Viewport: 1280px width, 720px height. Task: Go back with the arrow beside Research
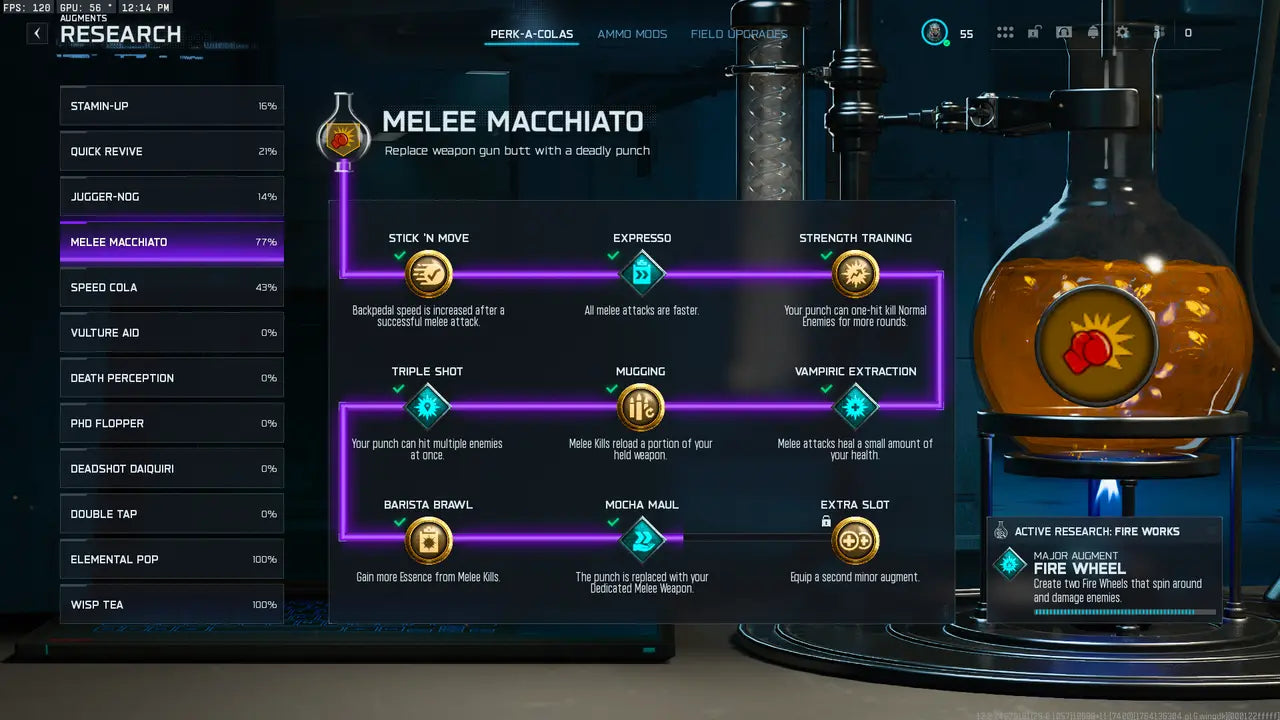click(37, 33)
